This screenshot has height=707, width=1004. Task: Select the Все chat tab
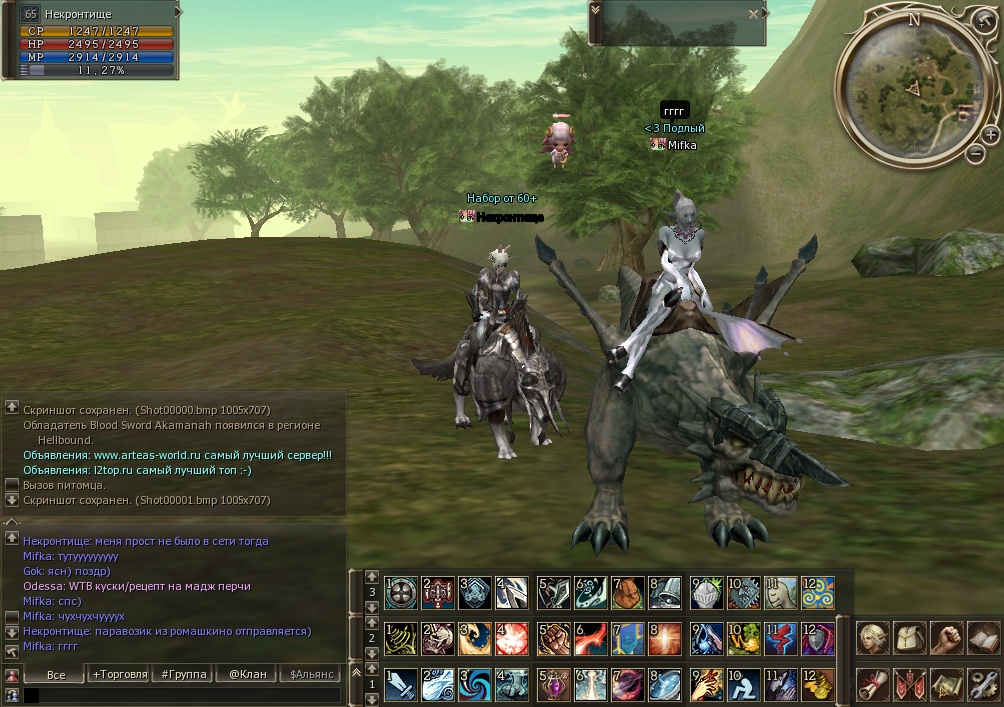56,674
